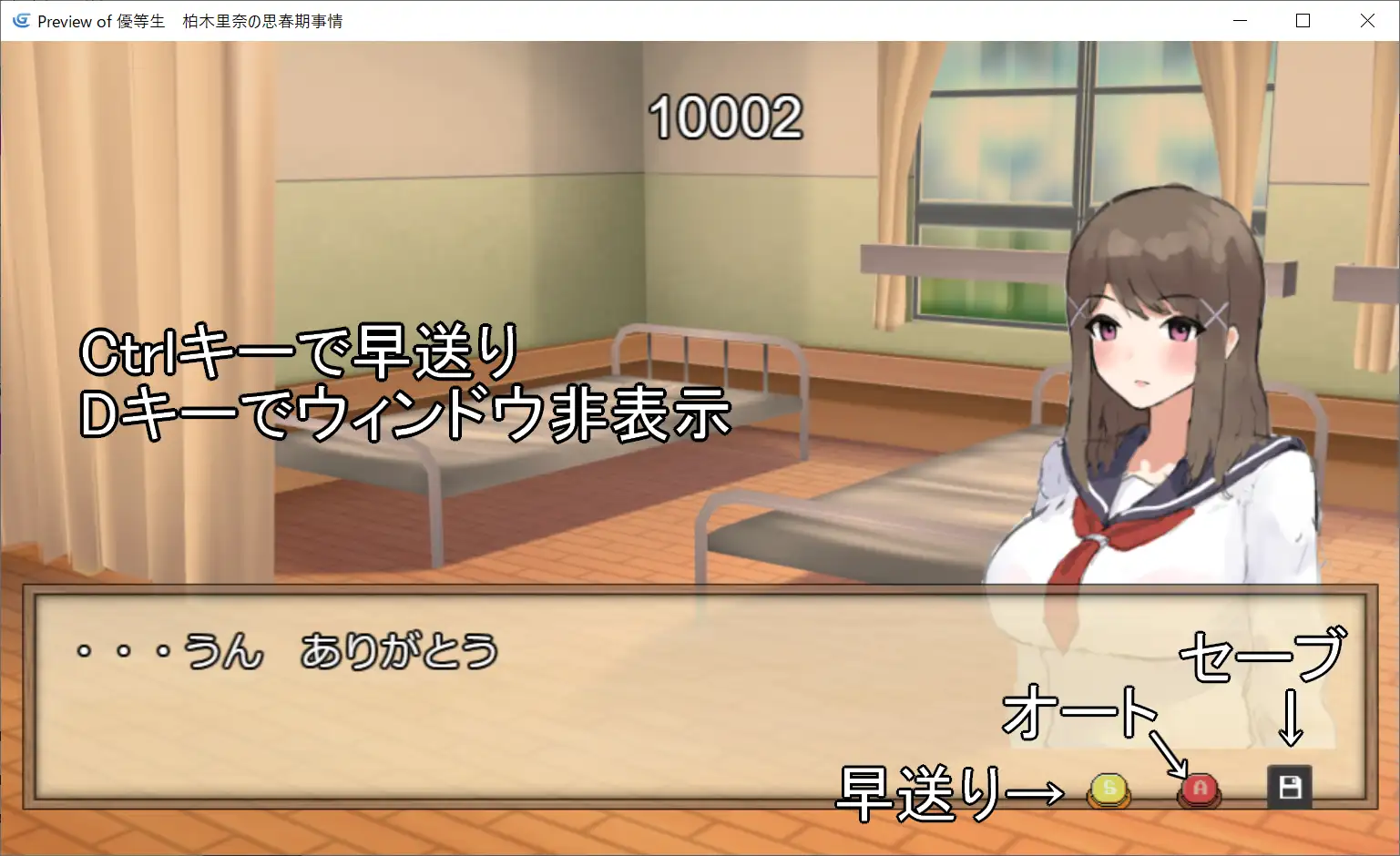Select the セーブ disk icon to save progress

(1288, 787)
